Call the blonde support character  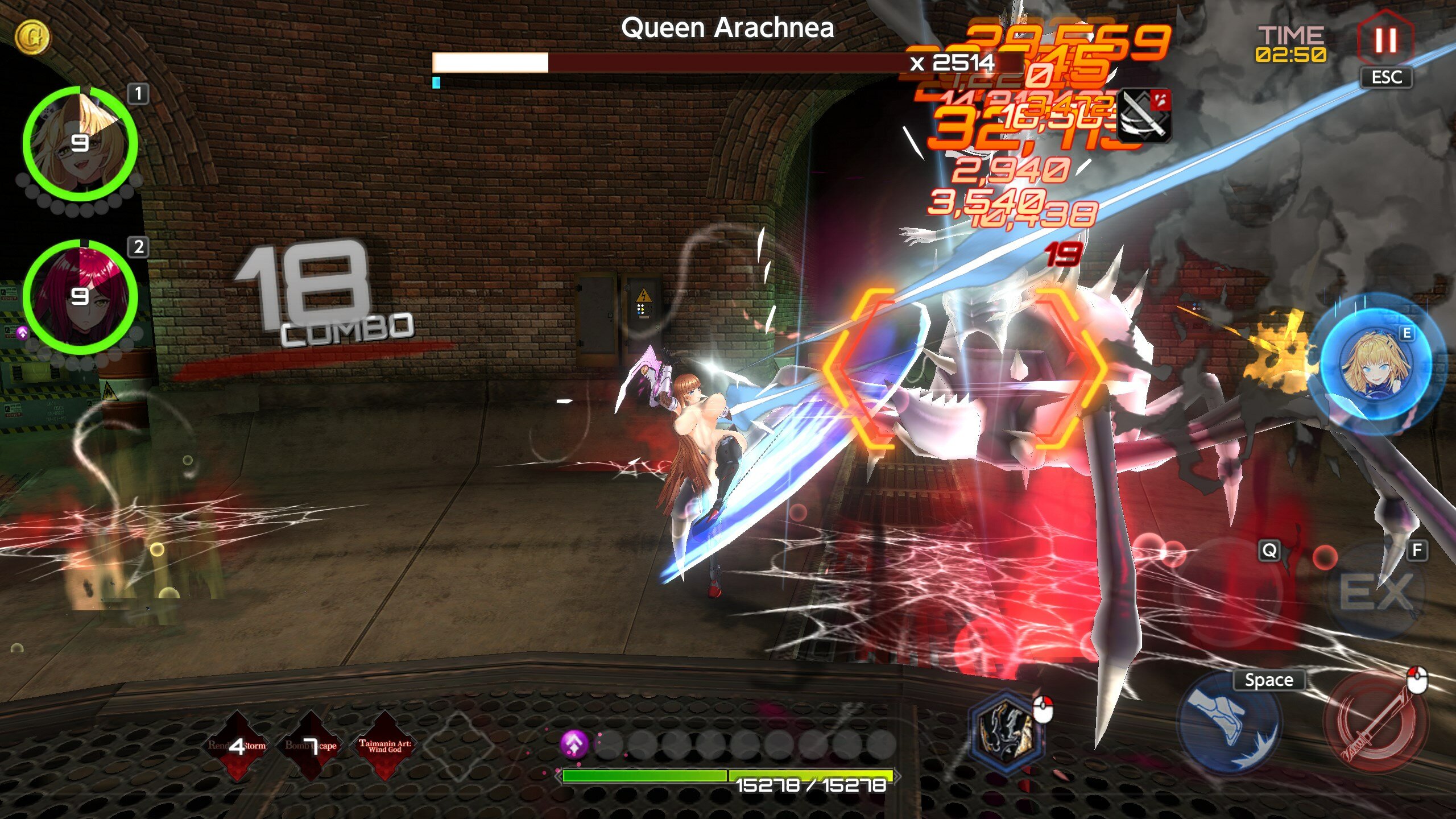[x=1377, y=363]
